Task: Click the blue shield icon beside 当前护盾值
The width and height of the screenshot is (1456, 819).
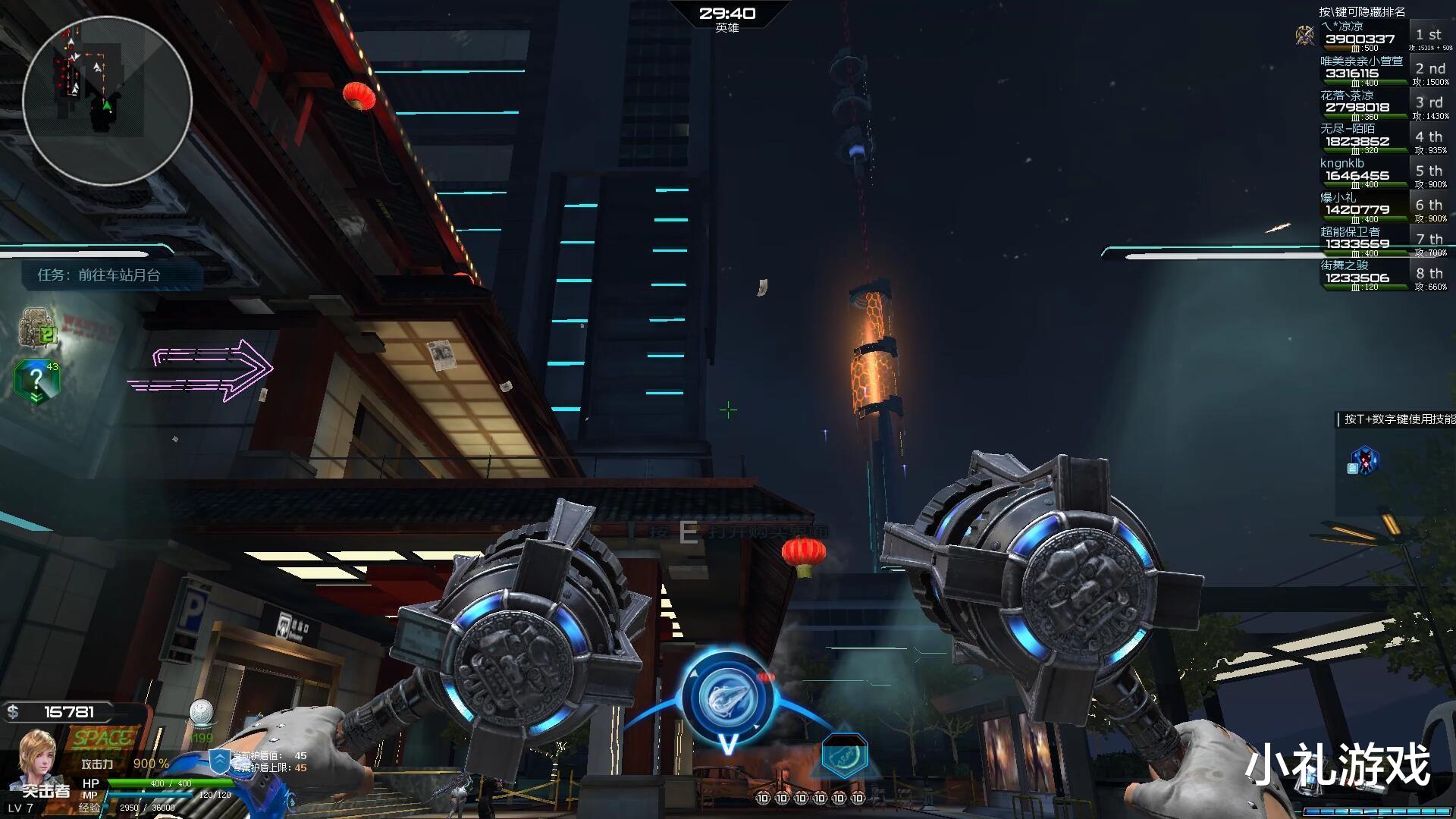Action: [x=219, y=761]
